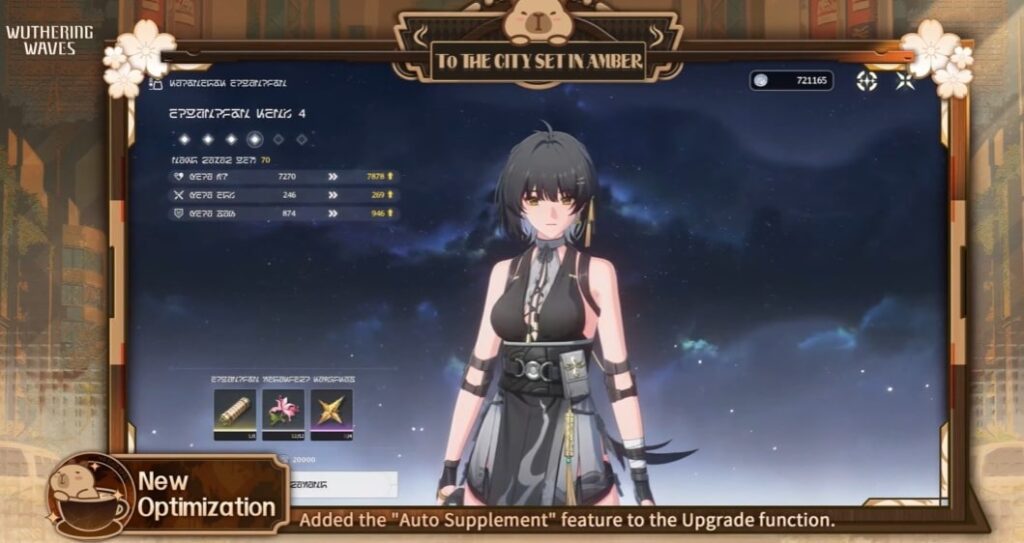Select the pink lily flower material slot

coord(281,413)
